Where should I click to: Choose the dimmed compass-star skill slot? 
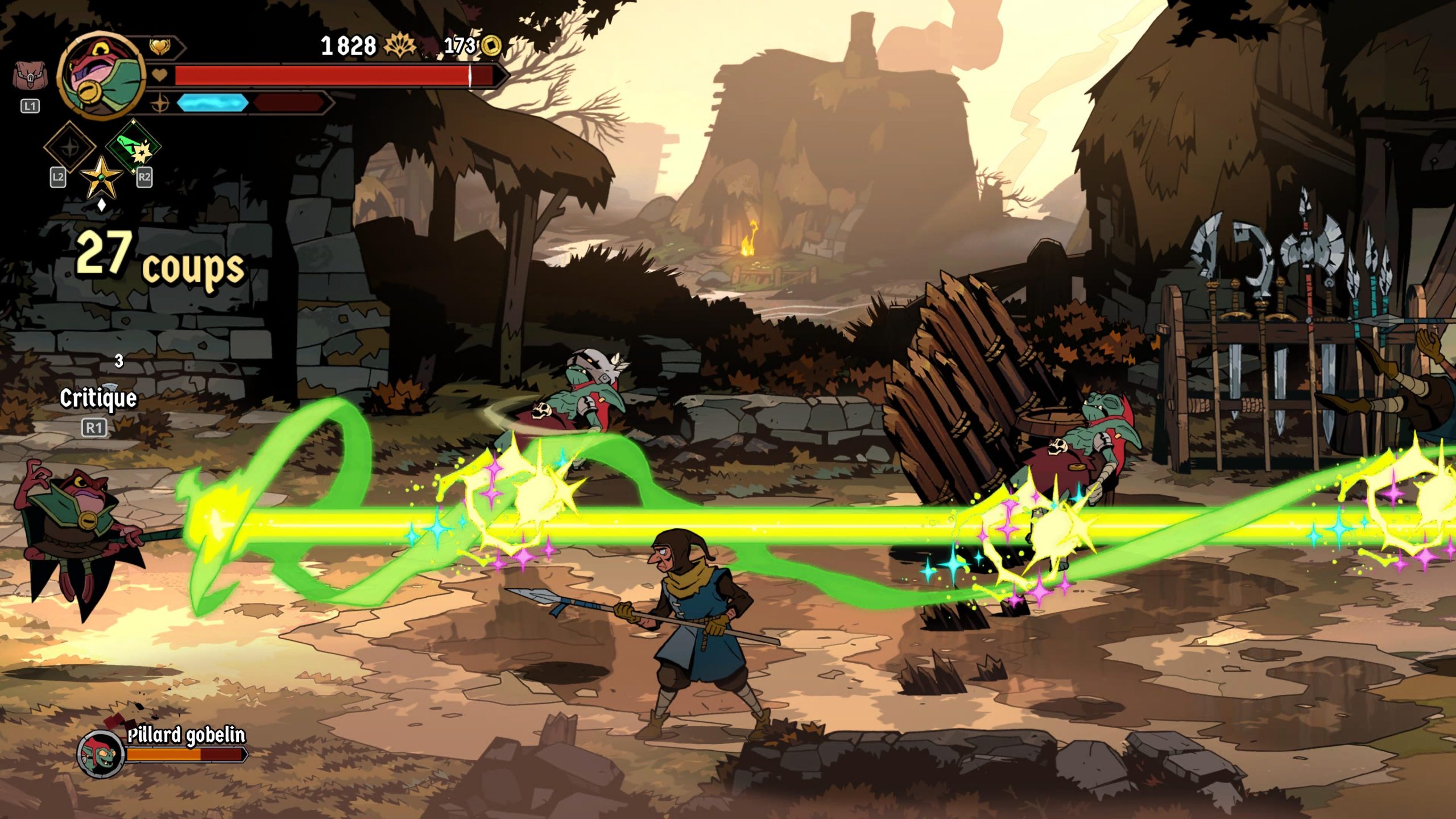(70, 146)
